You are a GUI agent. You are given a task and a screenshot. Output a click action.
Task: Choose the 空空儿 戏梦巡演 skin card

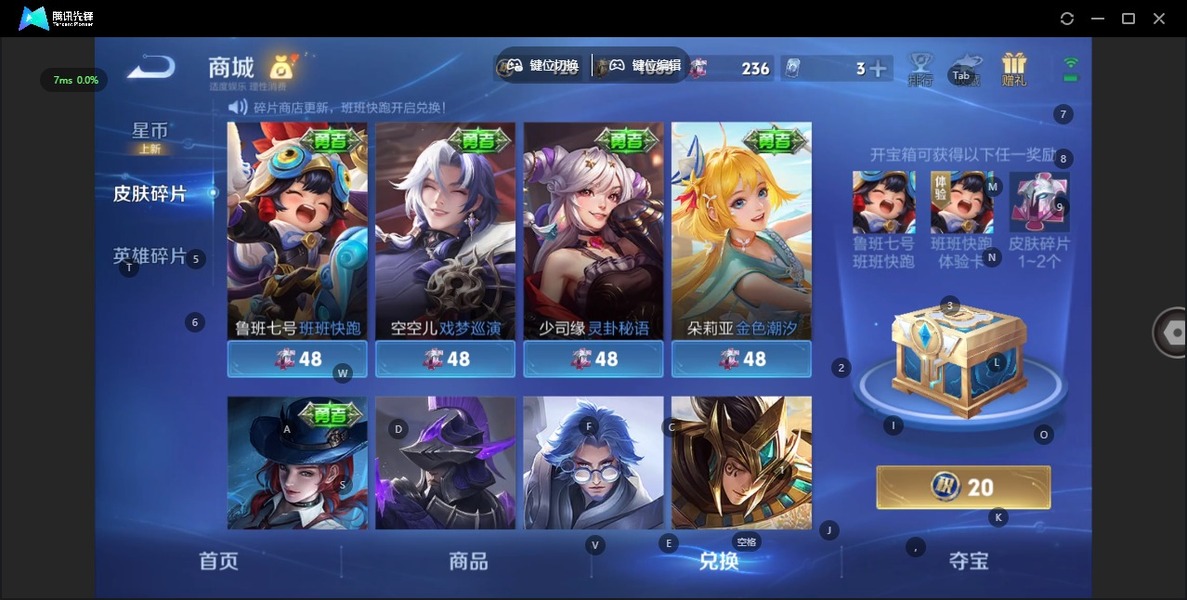click(x=445, y=230)
